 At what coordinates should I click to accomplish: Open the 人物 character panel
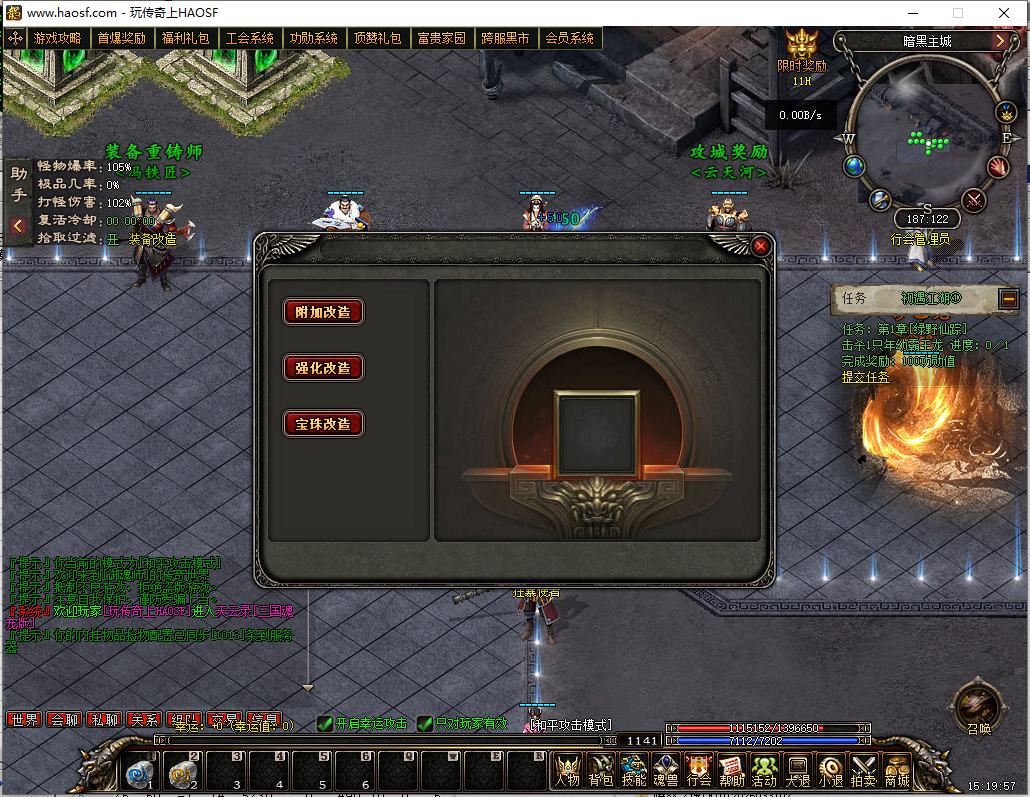click(x=568, y=770)
